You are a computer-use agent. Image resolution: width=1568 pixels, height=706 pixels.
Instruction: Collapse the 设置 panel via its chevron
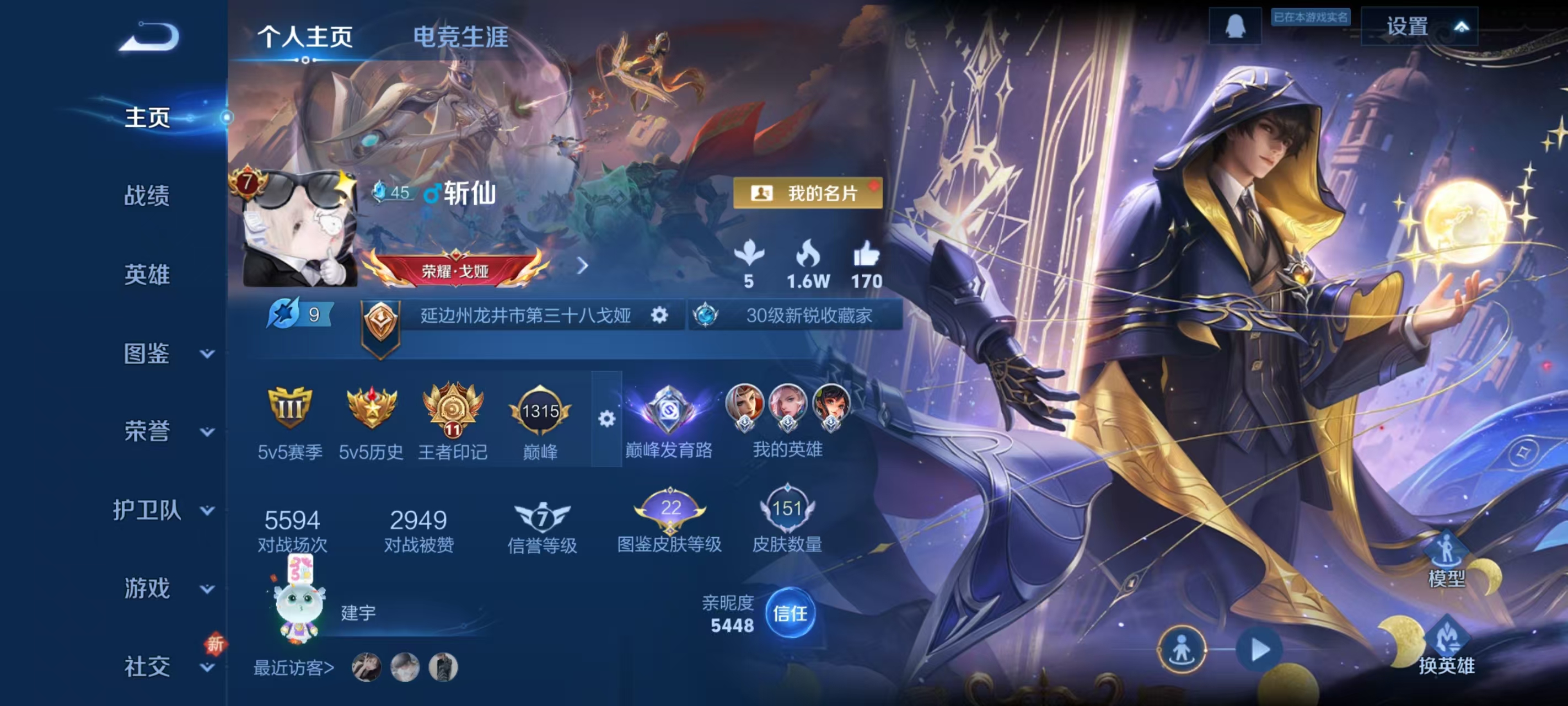point(1463,25)
